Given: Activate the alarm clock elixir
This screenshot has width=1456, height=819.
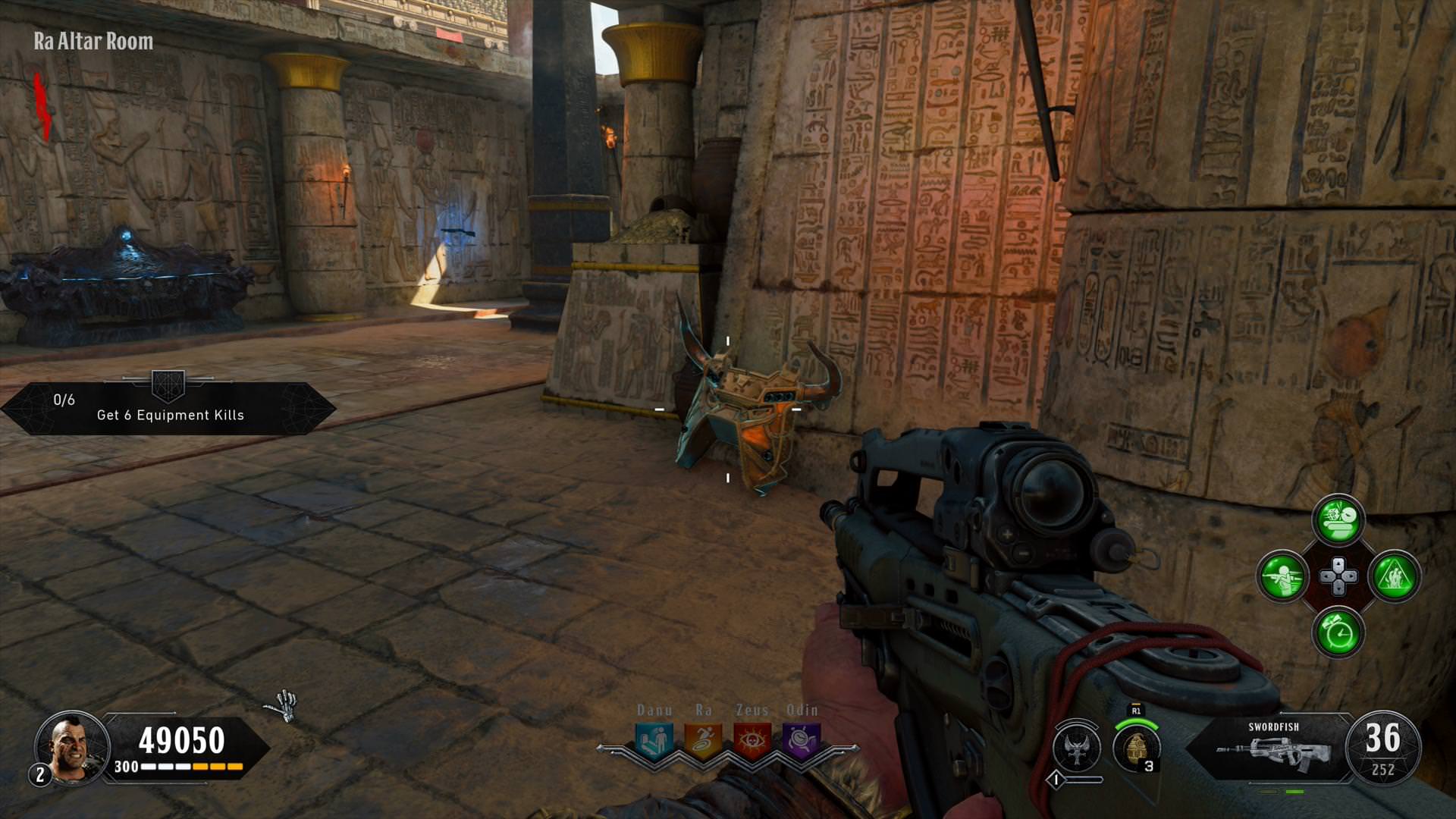Looking at the screenshot, I should (1338, 632).
